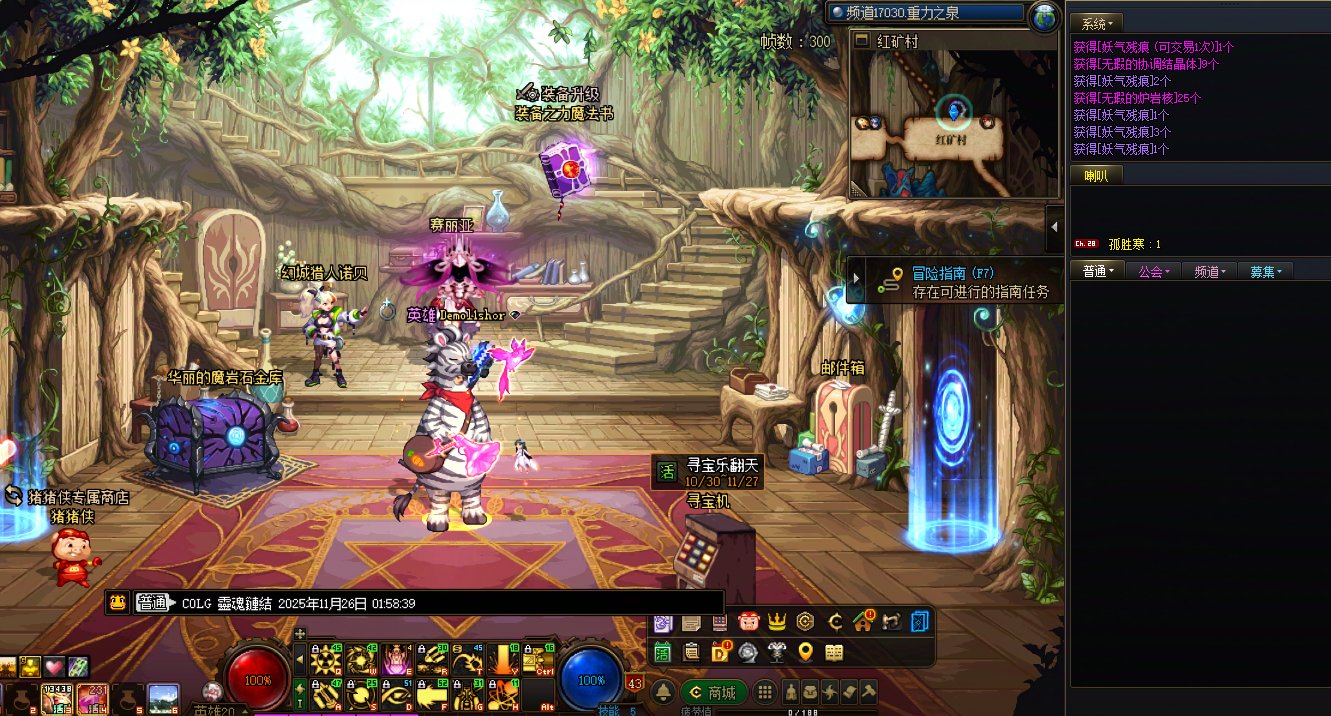1331x716 pixels.
Task: Click the house icon with red alert
Action: (864, 622)
